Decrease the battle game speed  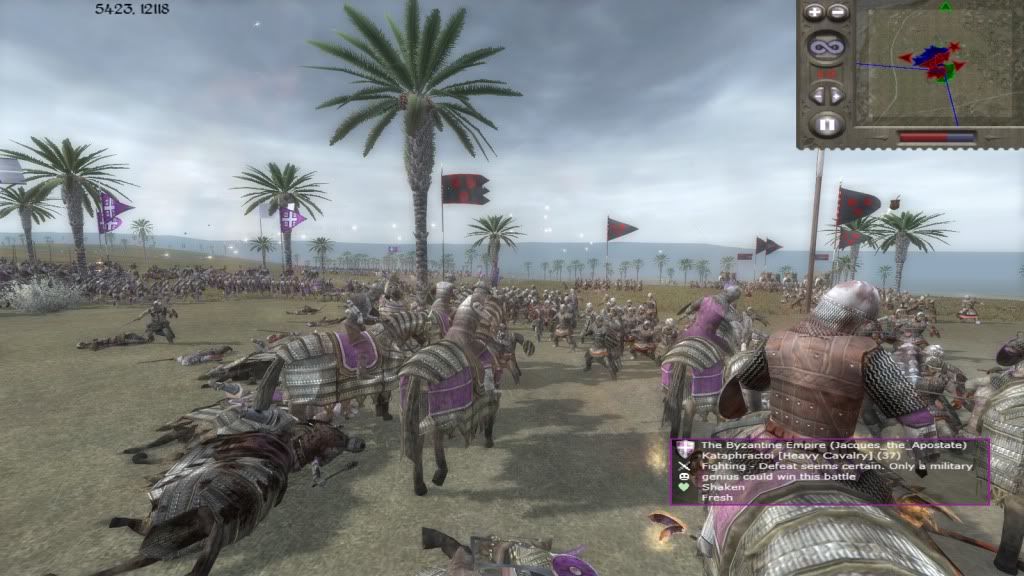click(818, 95)
